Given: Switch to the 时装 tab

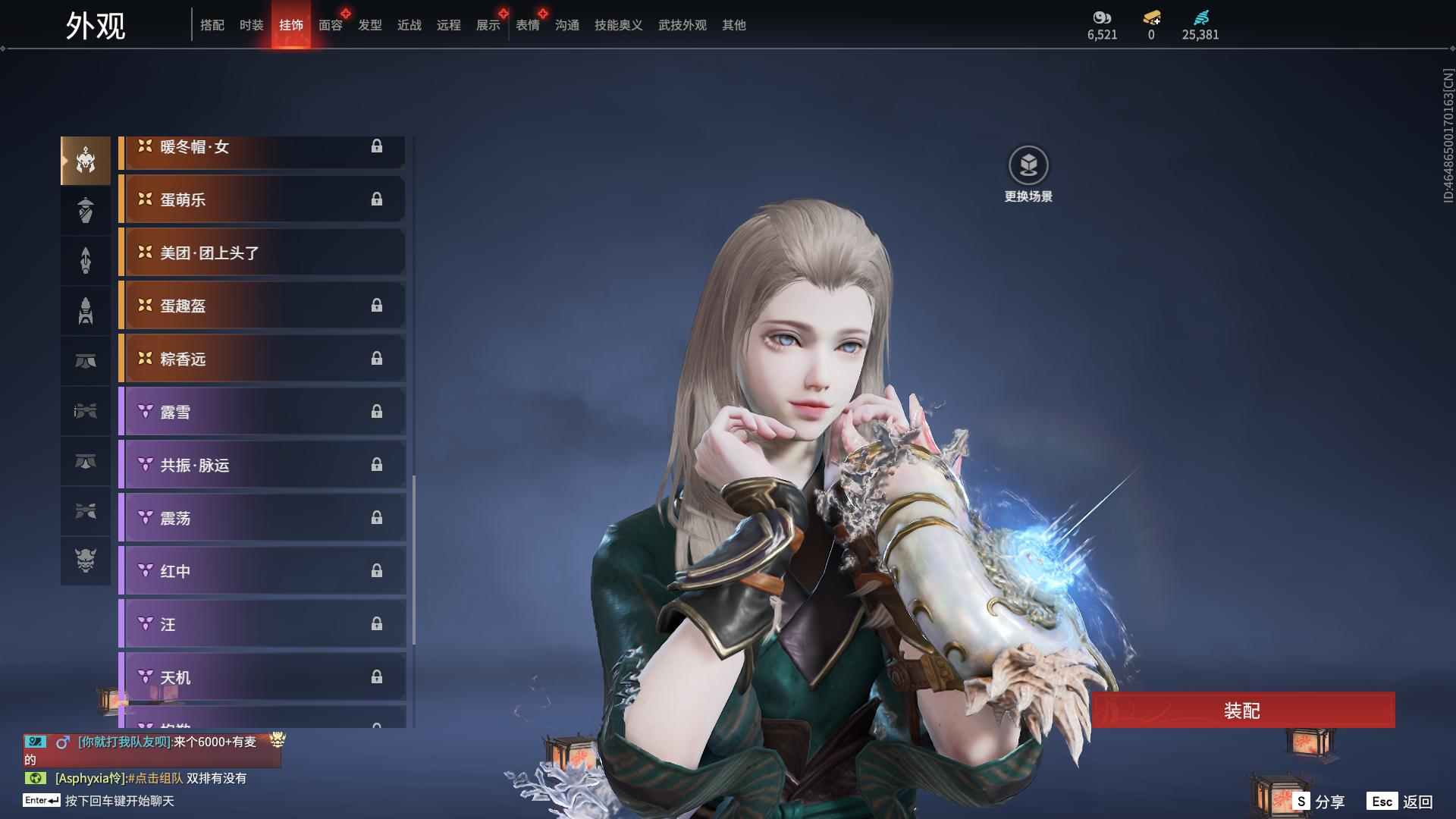Looking at the screenshot, I should click(251, 25).
